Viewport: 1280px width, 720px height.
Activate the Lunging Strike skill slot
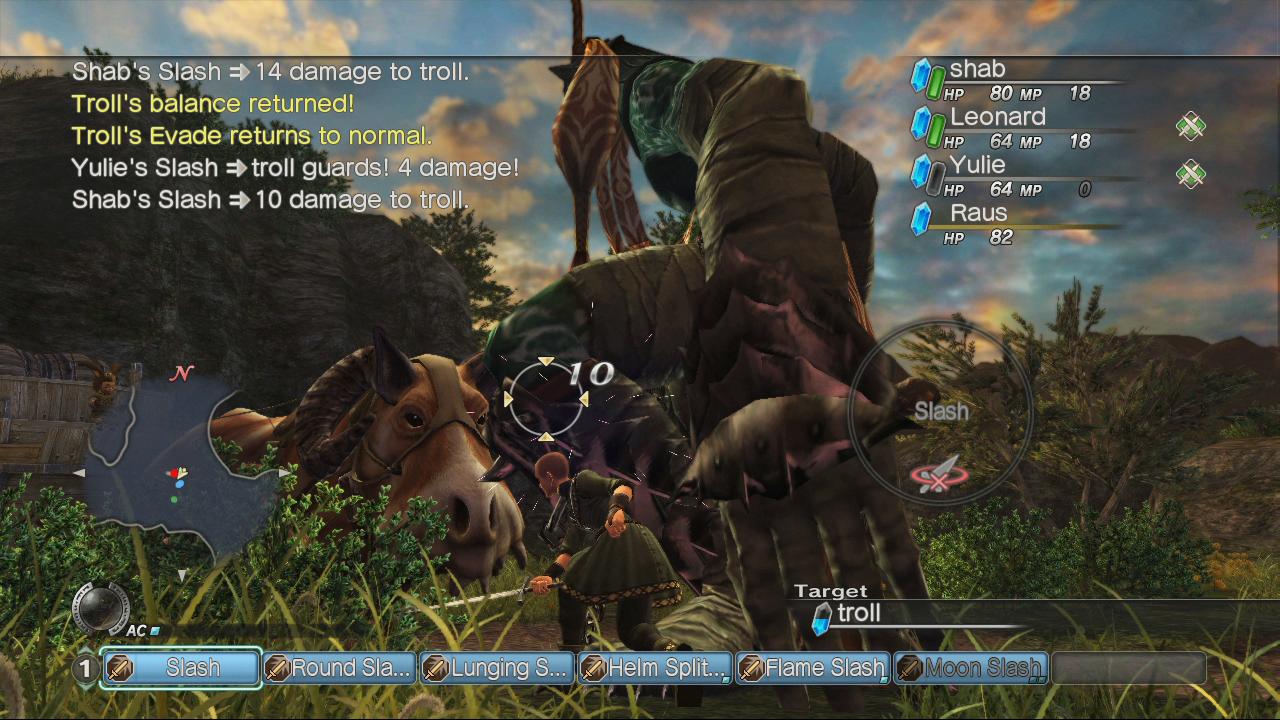(x=497, y=668)
